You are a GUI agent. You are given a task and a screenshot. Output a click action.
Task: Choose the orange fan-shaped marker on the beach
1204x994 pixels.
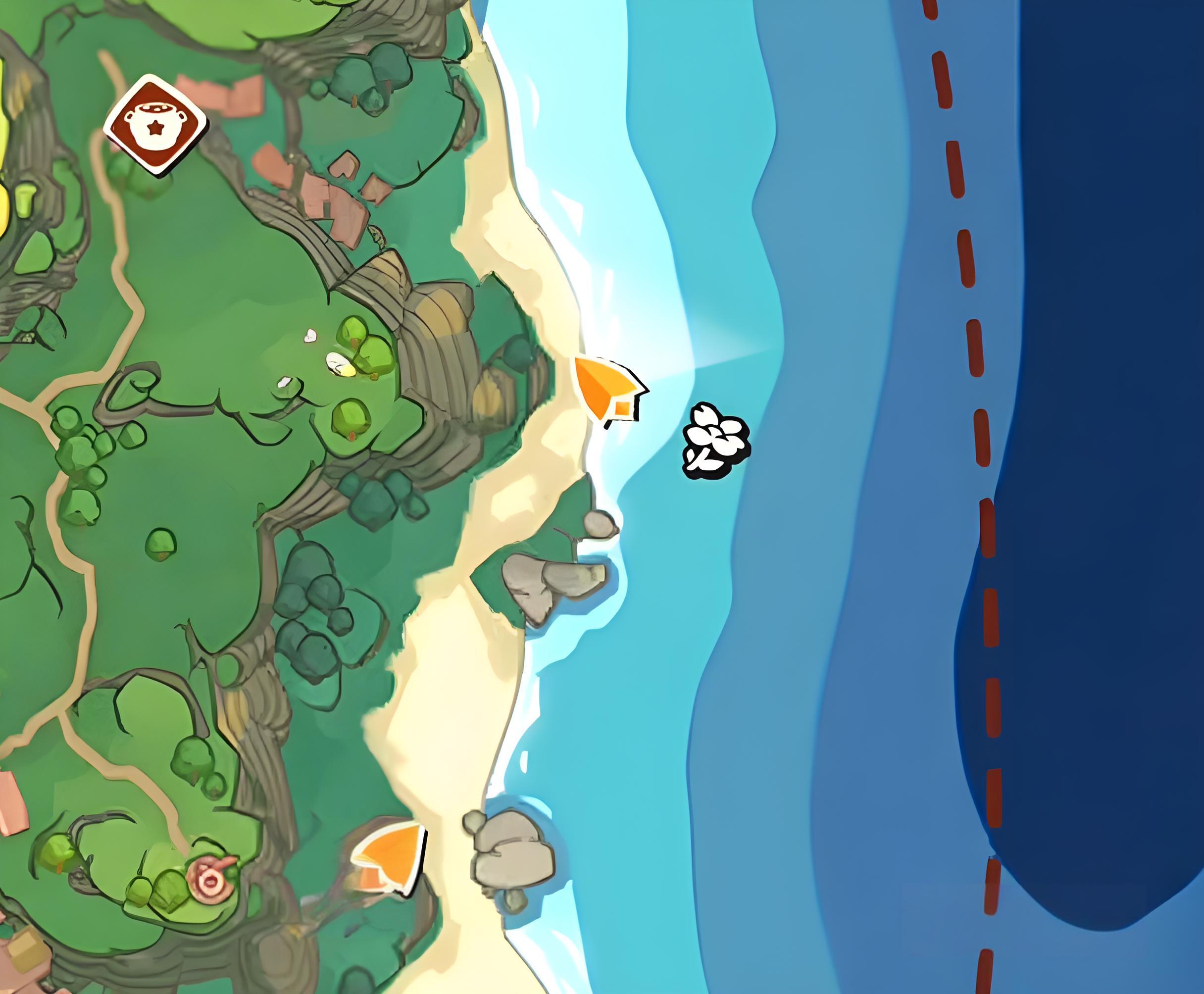(x=392, y=858)
